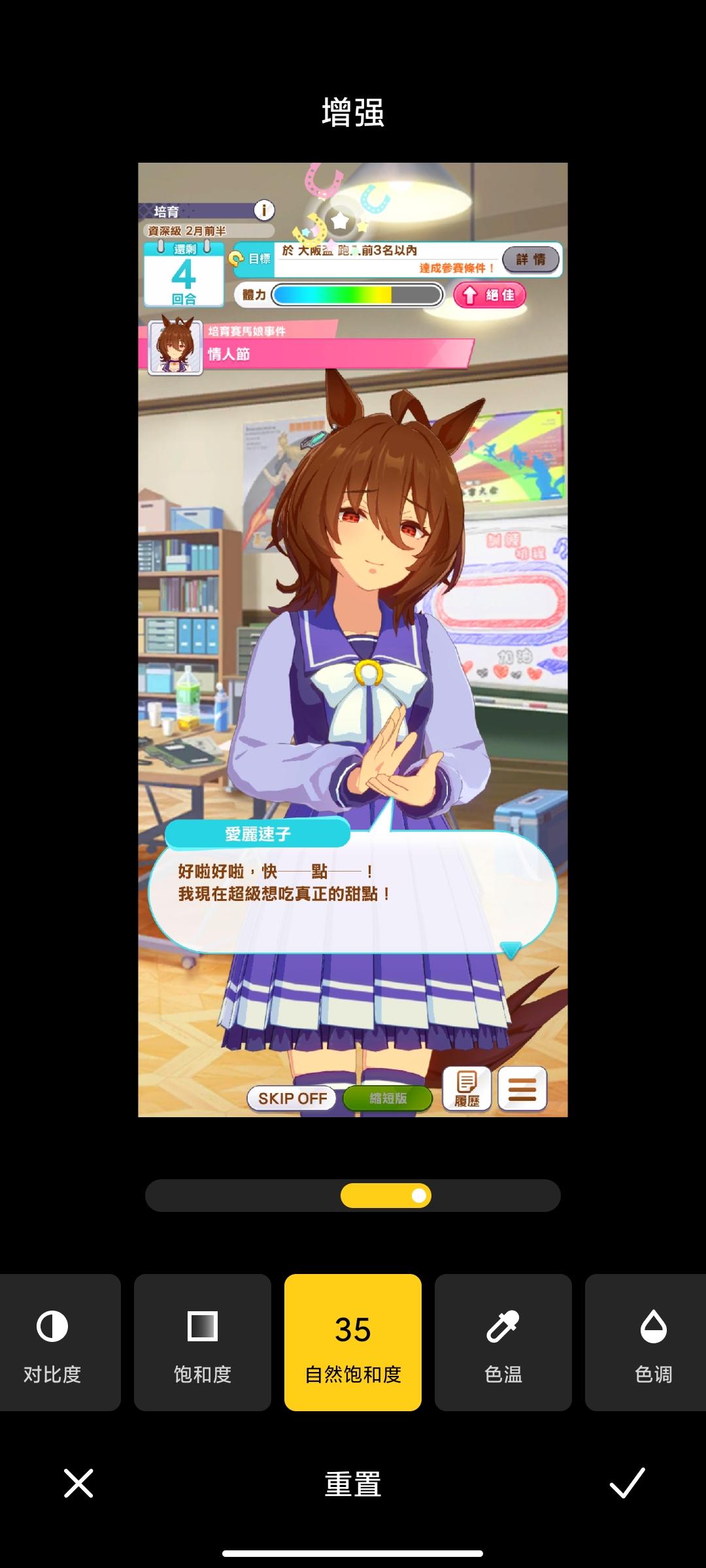Open the 履歷 dialogue log
This screenshot has width=706, height=1568.
pyautogui.click(x=467, y=1088)
